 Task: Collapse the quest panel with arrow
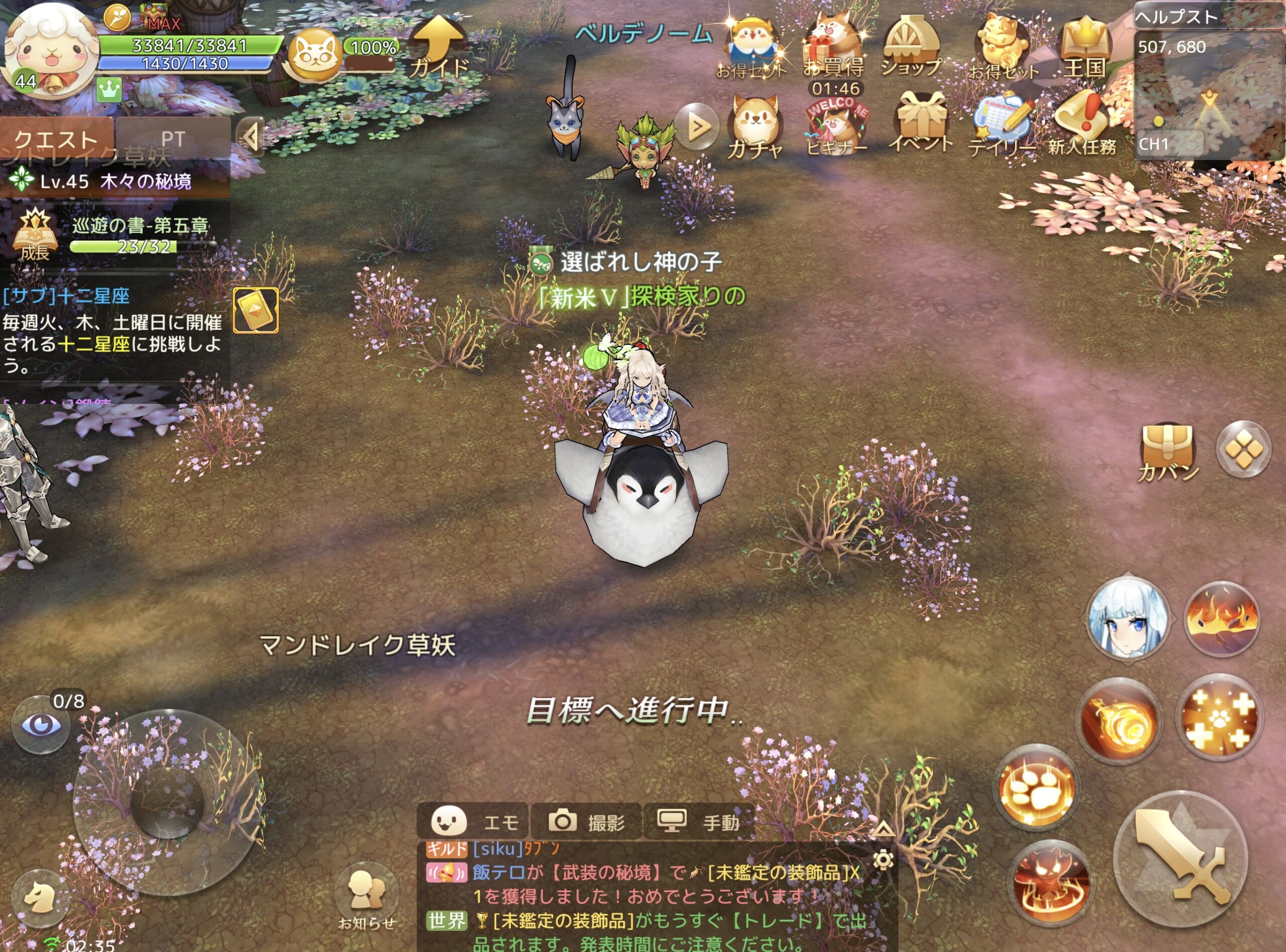[251, 137]
